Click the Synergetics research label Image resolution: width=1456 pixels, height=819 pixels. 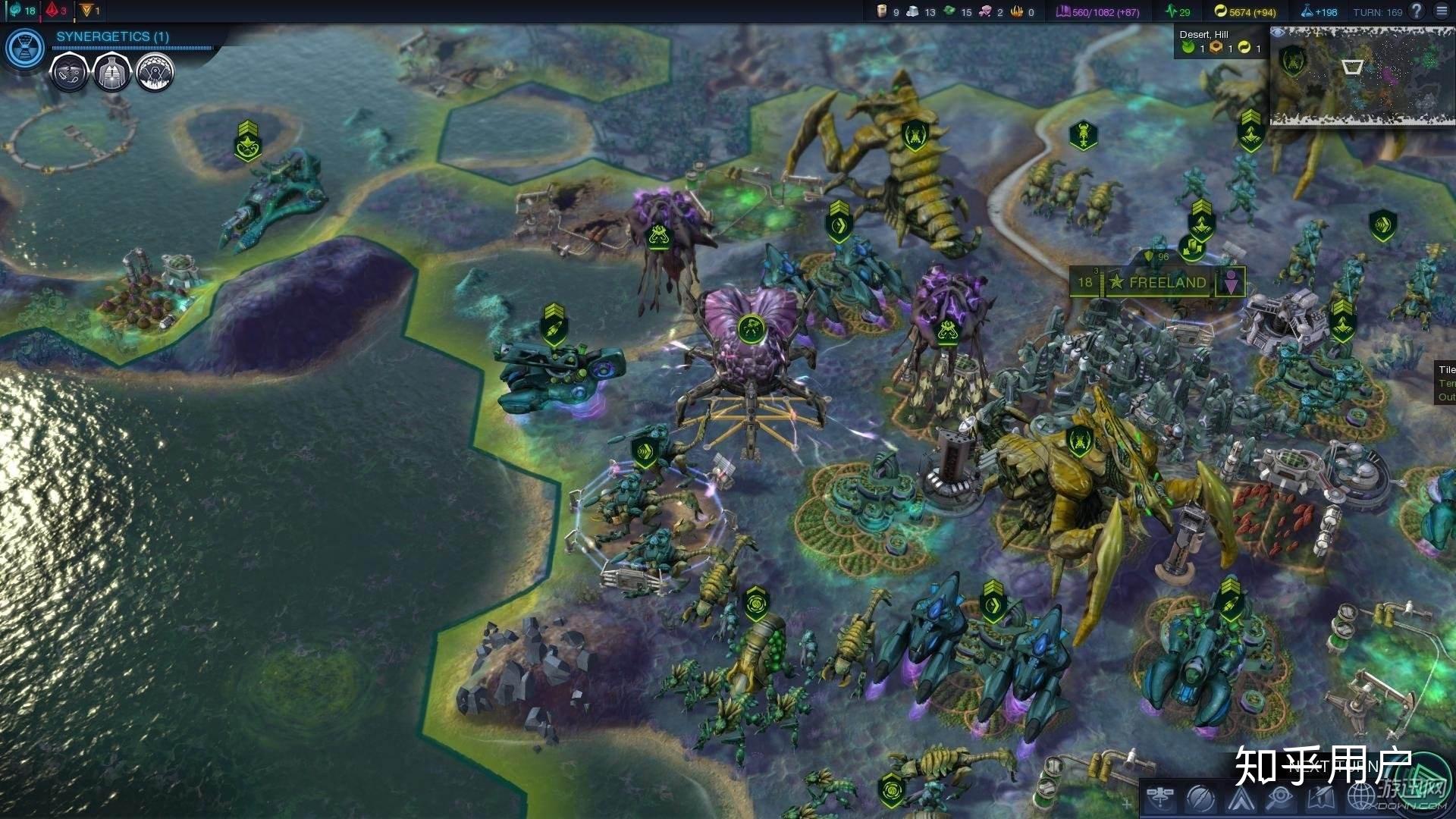[112, 36]
